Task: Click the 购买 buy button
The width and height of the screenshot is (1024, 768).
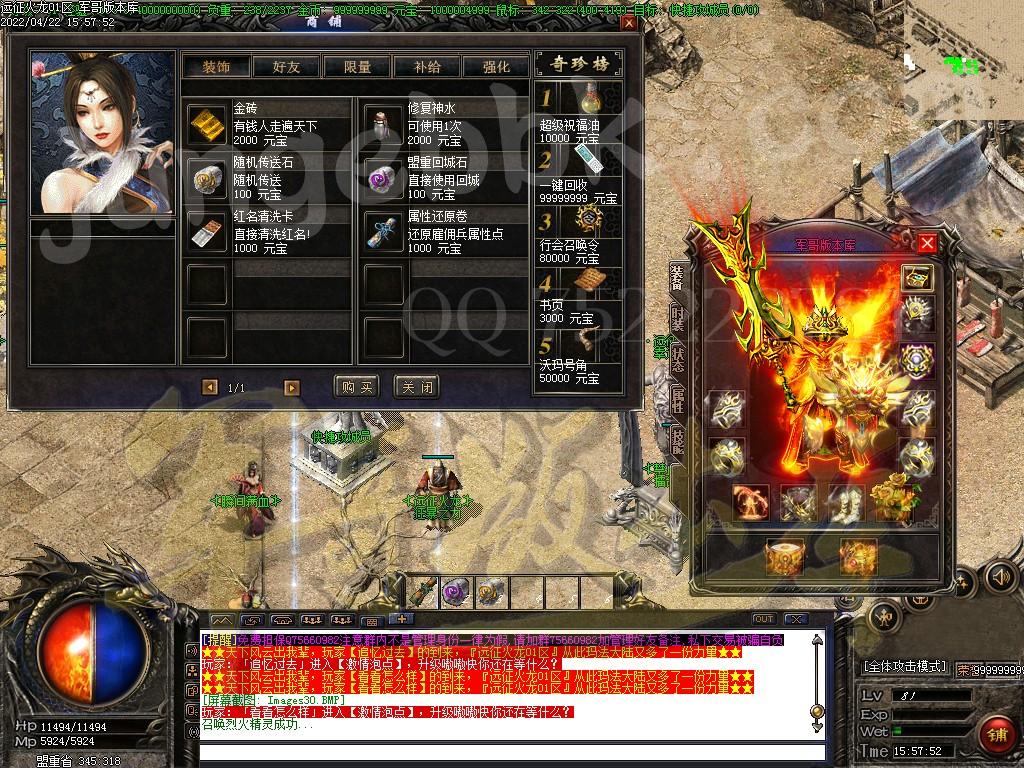Action: coord(357,386)
